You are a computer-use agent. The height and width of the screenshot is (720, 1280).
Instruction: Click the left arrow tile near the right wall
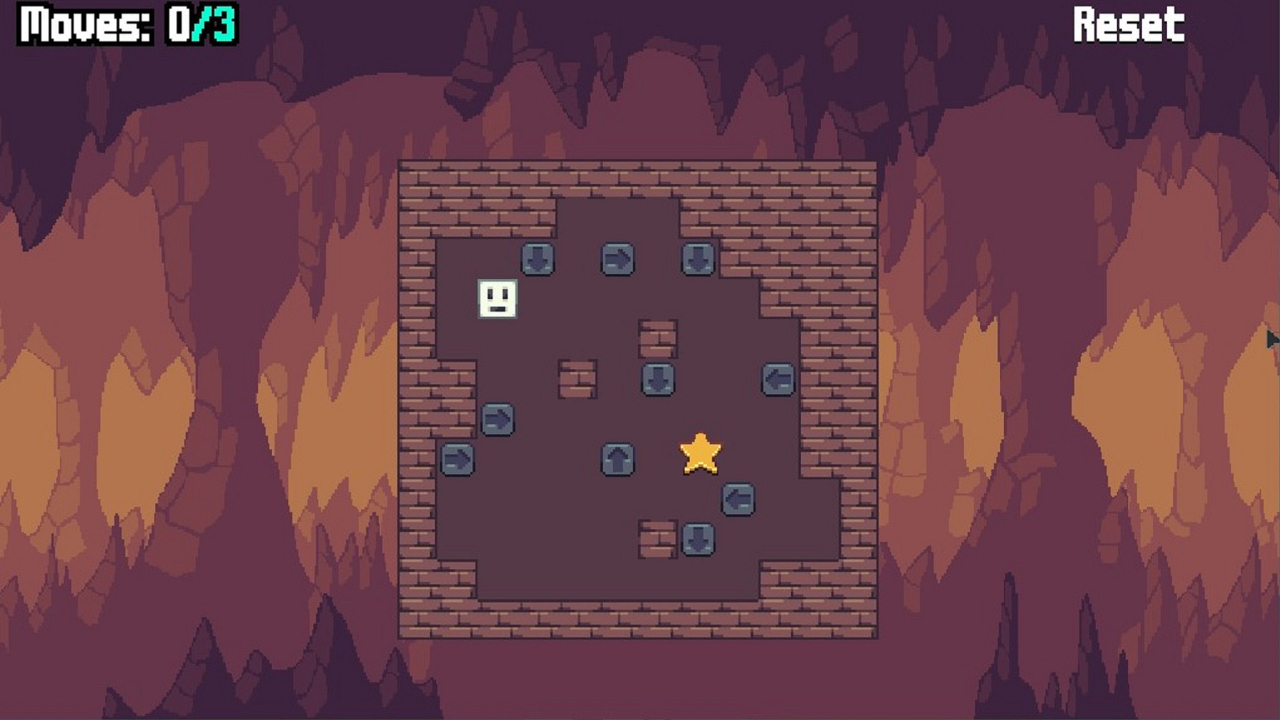[x=778, y=379]
